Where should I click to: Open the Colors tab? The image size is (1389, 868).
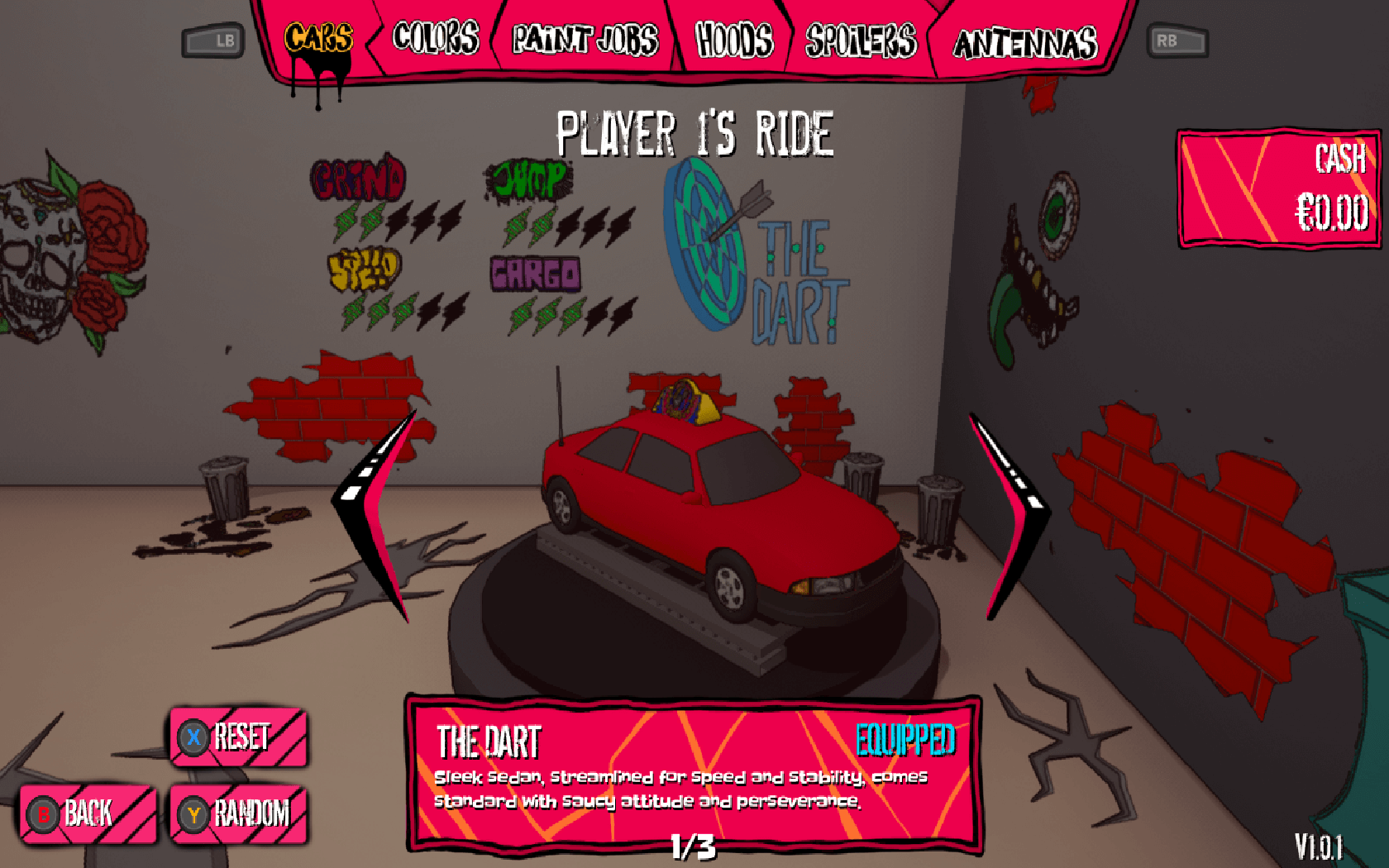[x=436, y=39]
